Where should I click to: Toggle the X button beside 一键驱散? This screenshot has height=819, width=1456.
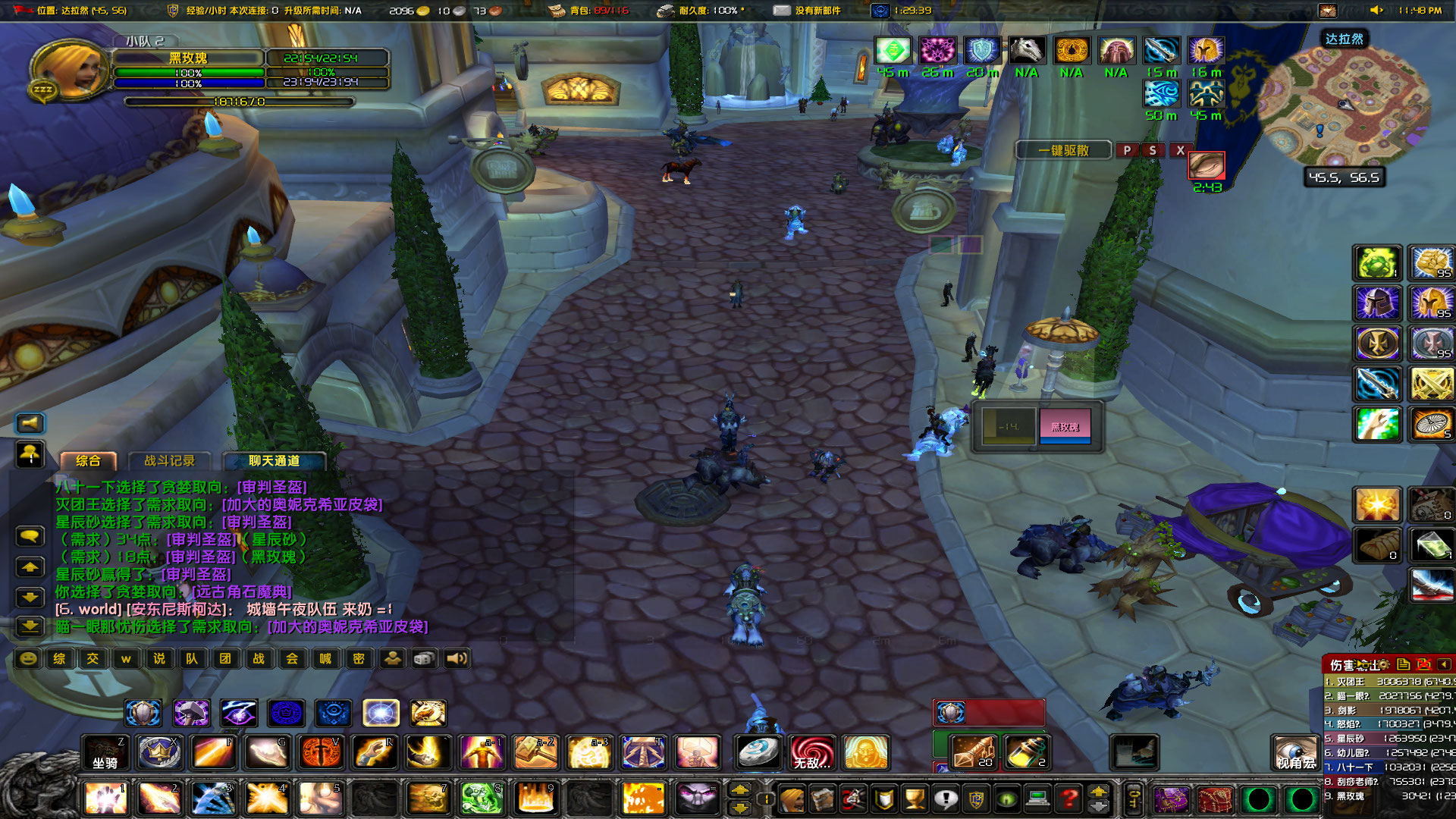click(1180, 150)
